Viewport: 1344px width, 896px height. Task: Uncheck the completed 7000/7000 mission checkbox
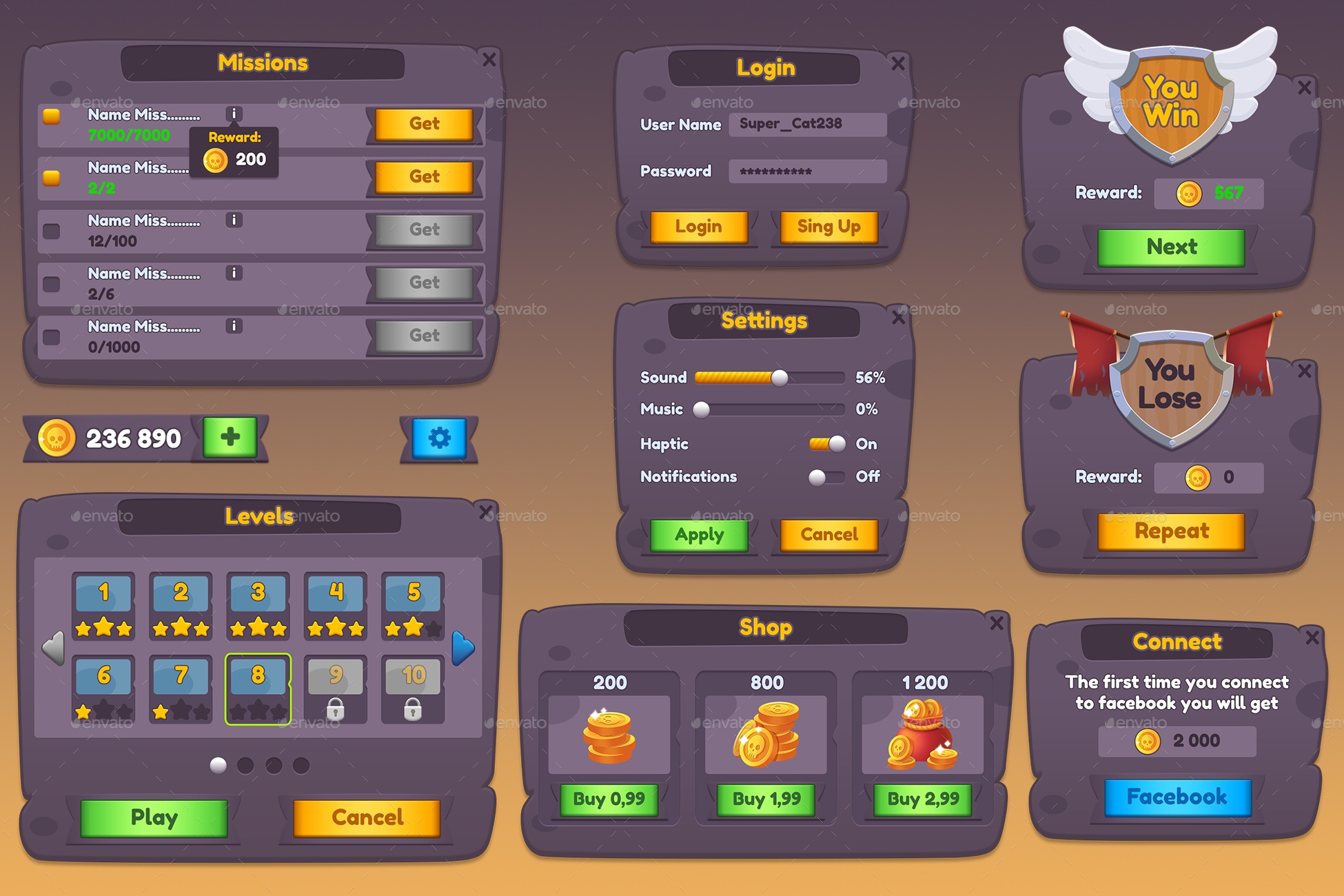(50, 117)
